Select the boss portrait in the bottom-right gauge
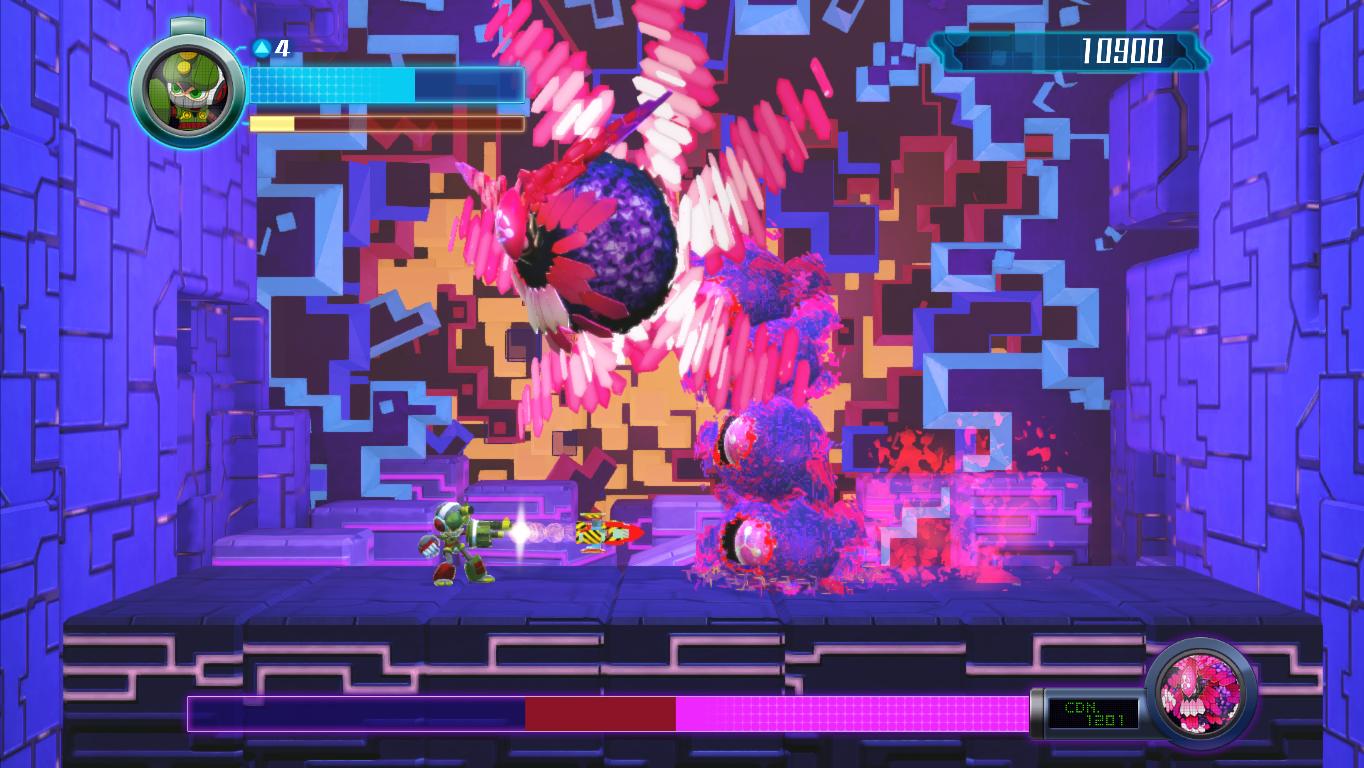 pos(1199,689)
